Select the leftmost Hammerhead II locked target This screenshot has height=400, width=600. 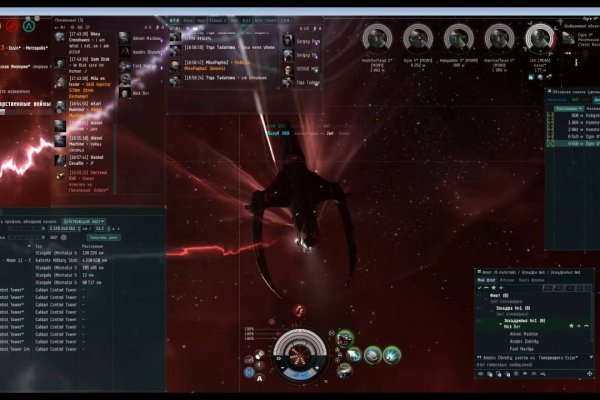(376, 39)
